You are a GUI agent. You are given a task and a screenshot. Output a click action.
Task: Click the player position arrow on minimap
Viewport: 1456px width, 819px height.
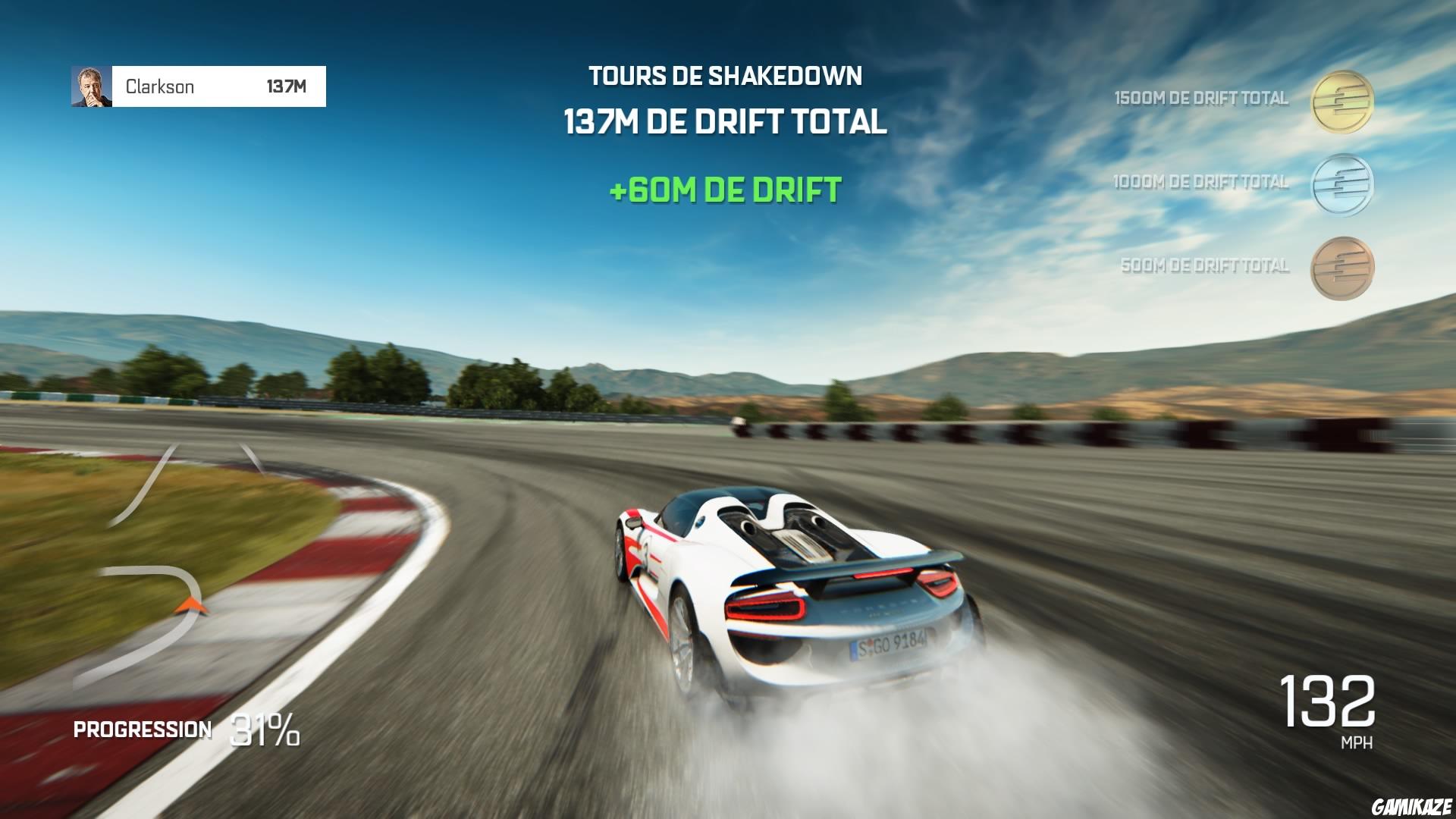(192, 607)
